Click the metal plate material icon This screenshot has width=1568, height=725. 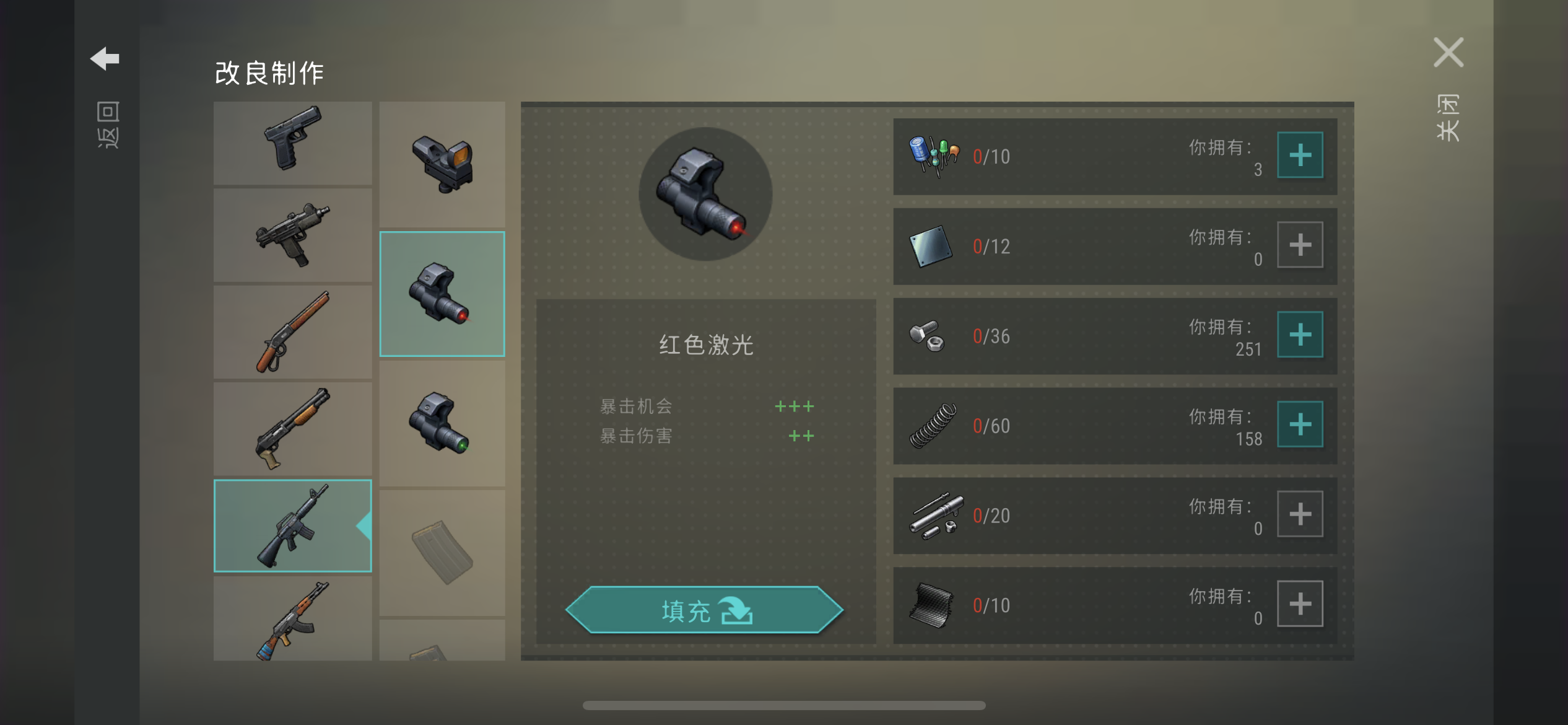point(930,244)
